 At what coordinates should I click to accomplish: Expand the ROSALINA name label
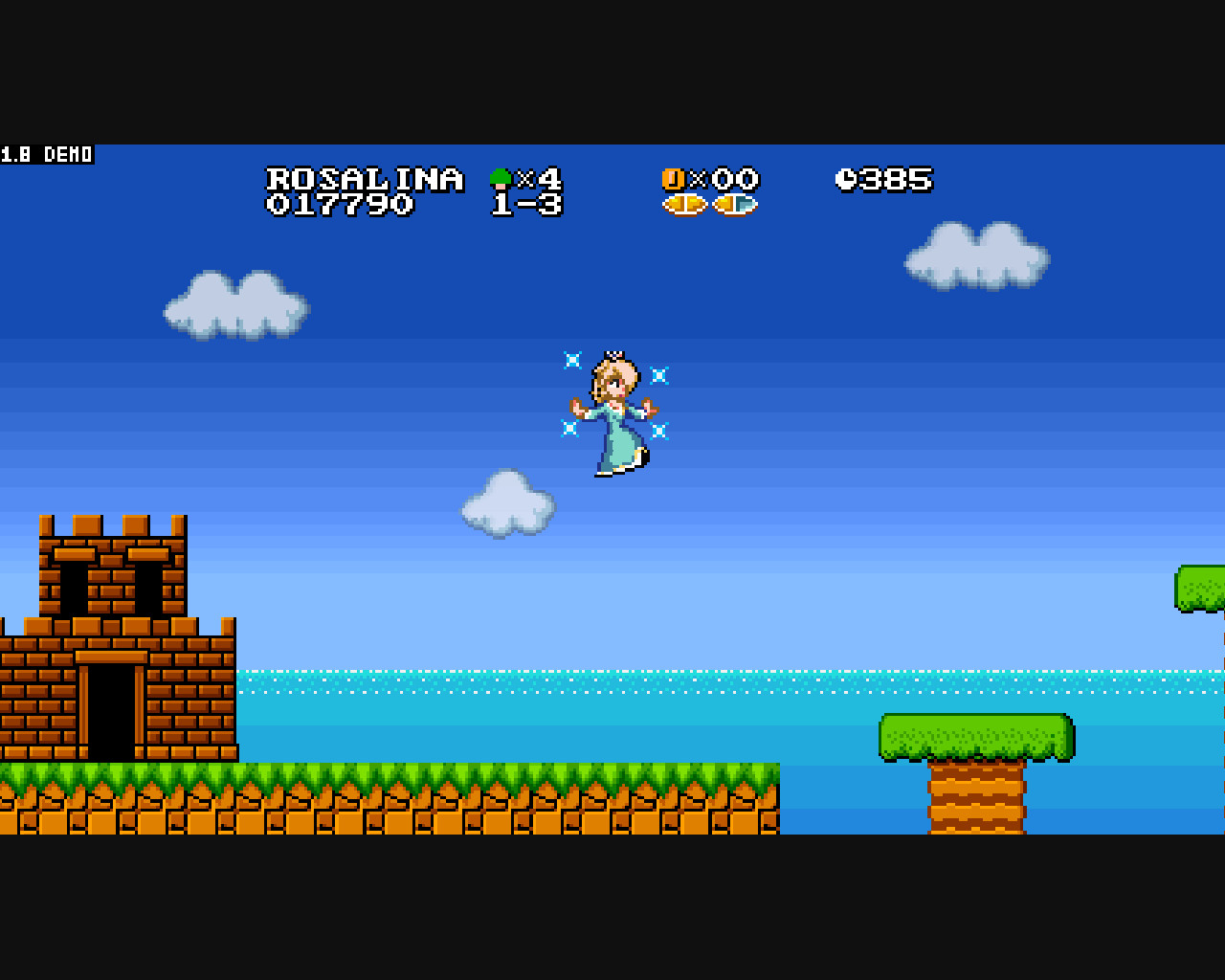(365, 178)
